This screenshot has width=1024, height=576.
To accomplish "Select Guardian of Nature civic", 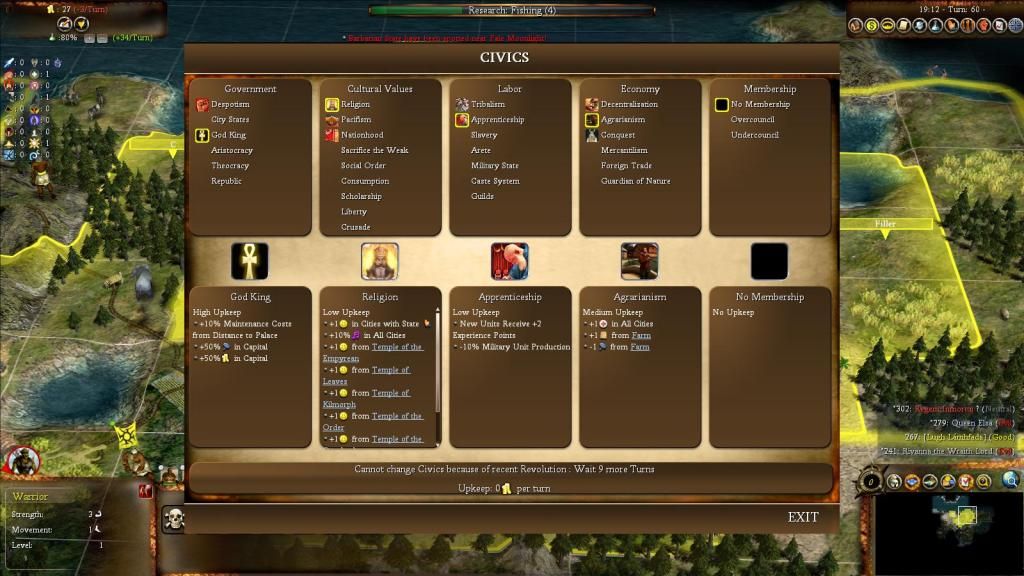I will click(x=635, y=181).
